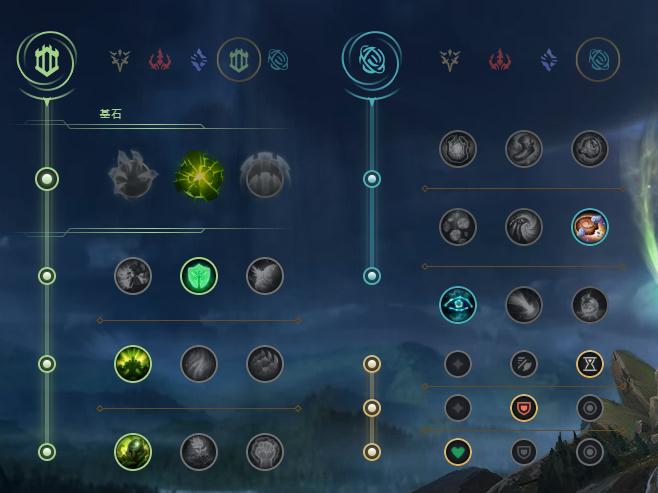Select the Shield Bash rune

pos(265,276)
